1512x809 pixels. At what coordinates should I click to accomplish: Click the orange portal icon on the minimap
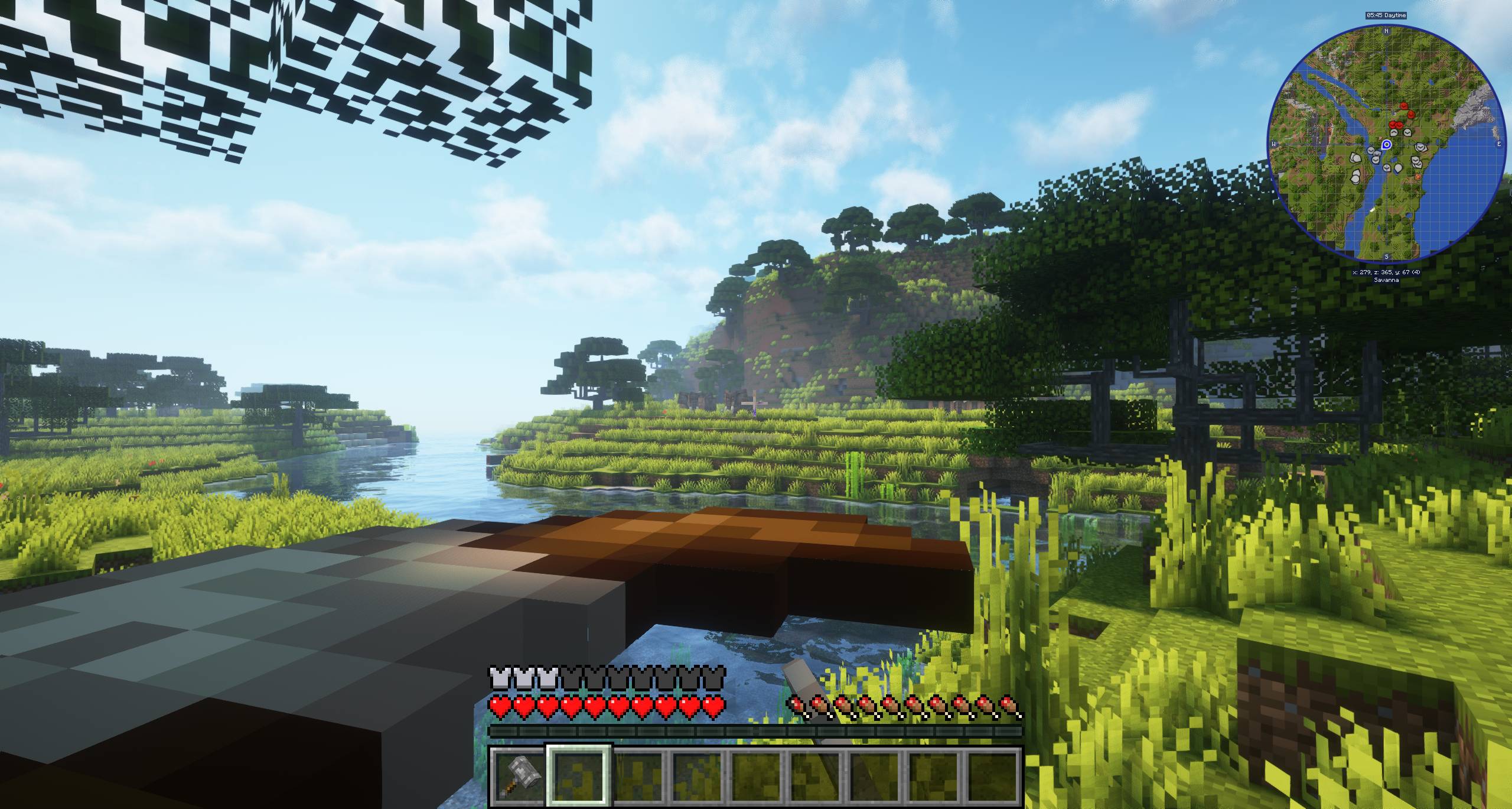coord(1418,177)
